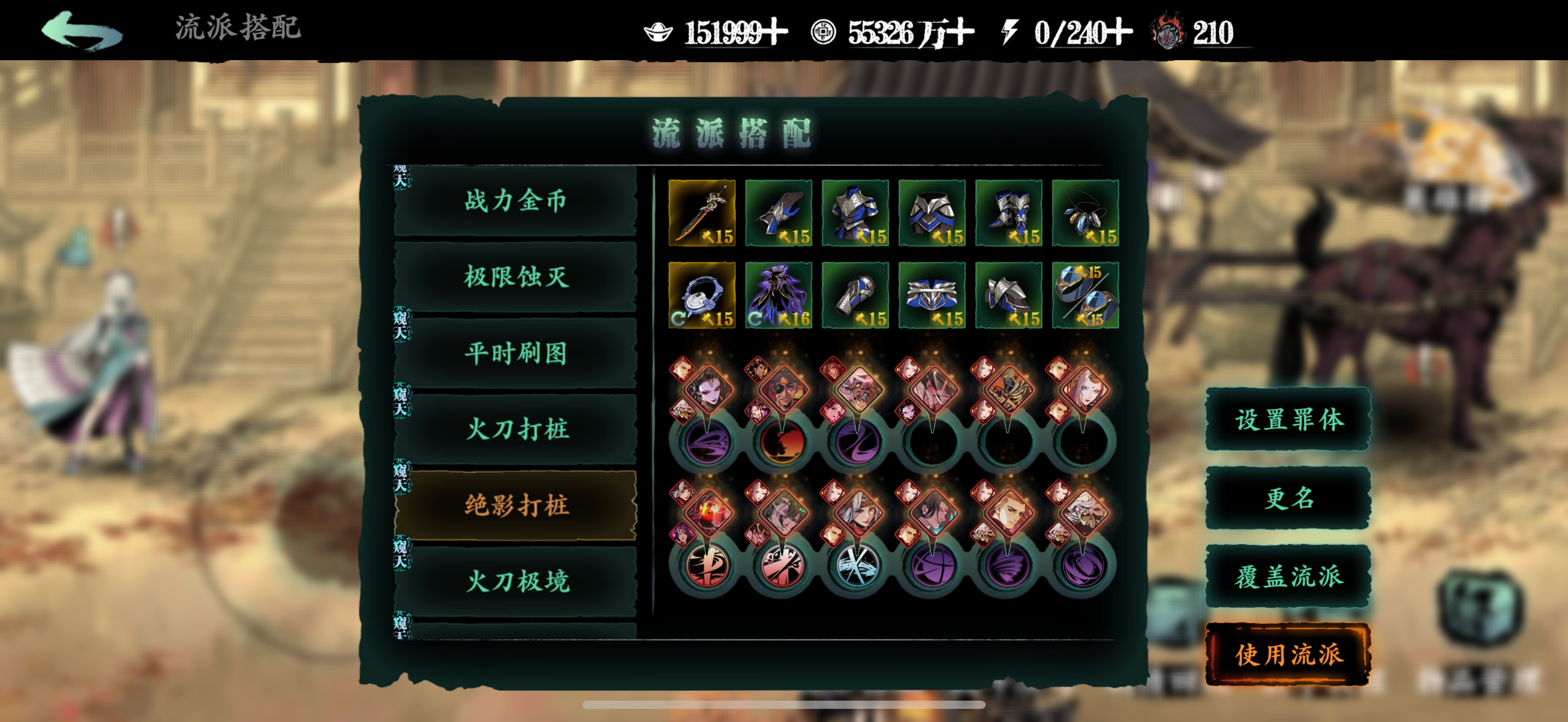This screenshot has height=722, width=1568.
Task: Select the +15 golden sword weapon
Action: coord(702,214)
